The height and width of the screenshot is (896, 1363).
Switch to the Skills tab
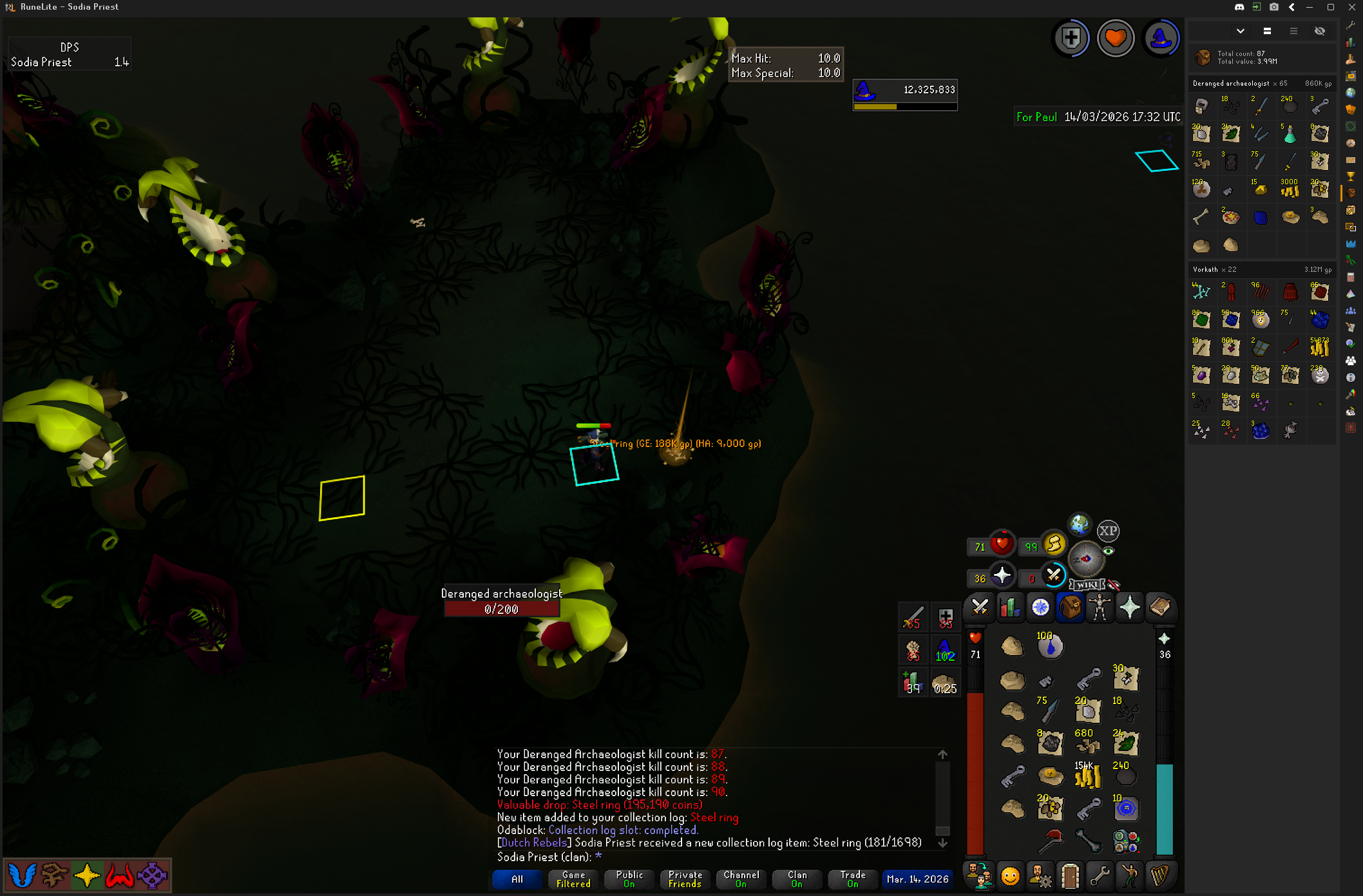[x=1010, y=607]
